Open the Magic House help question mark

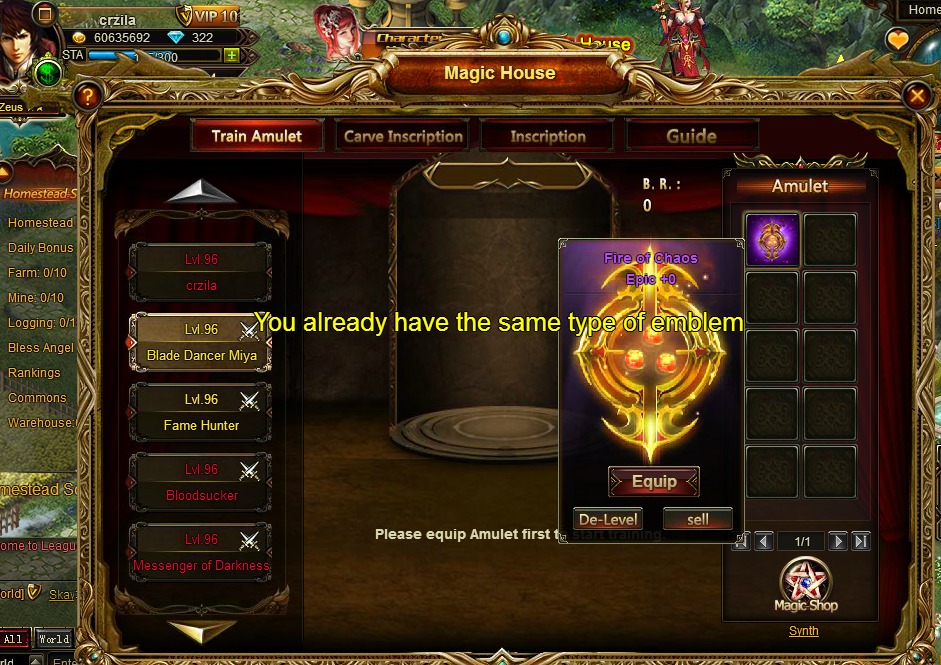point(89,96)
